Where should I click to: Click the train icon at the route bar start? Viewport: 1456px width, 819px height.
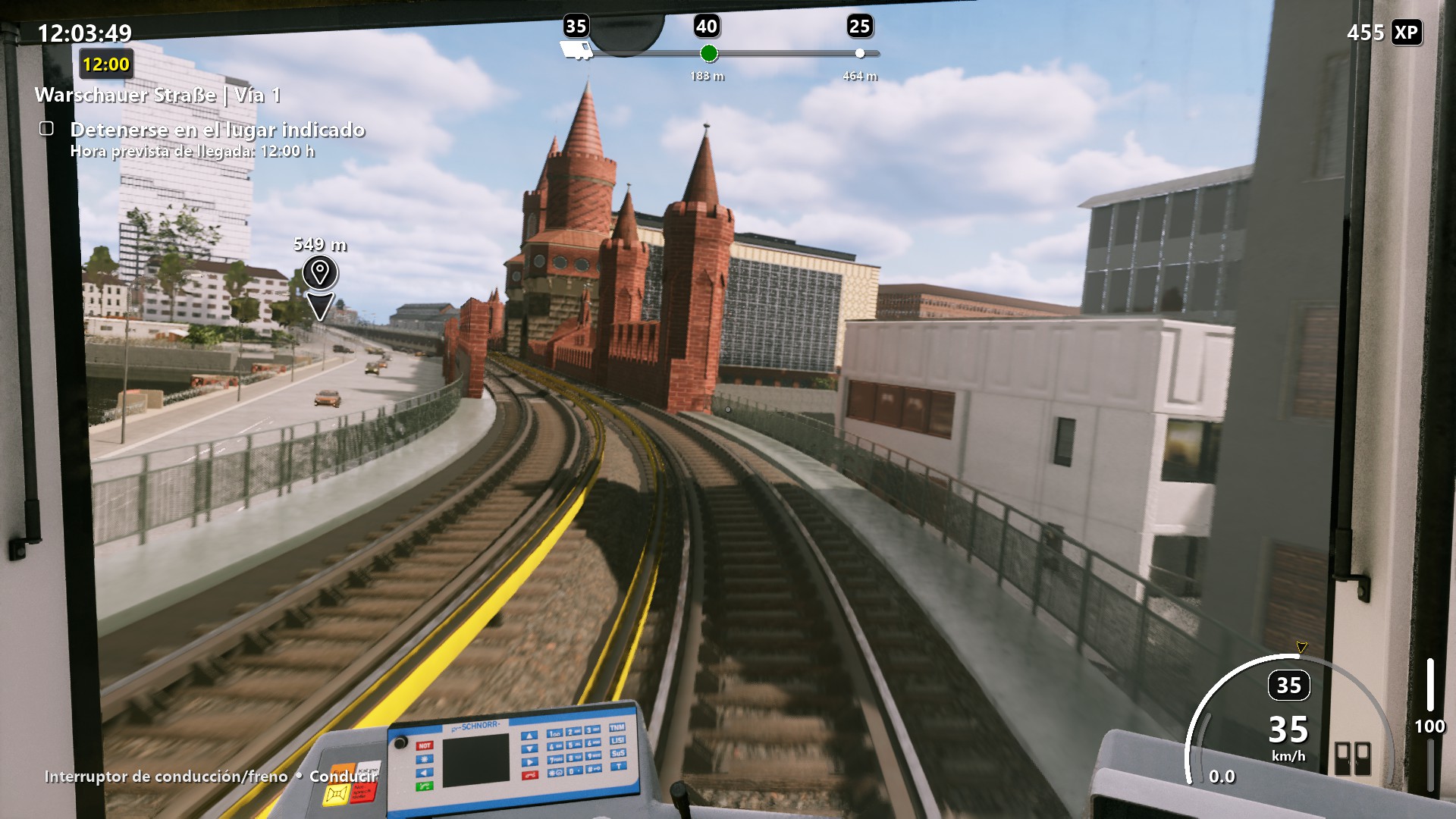(x=576, y=51)
